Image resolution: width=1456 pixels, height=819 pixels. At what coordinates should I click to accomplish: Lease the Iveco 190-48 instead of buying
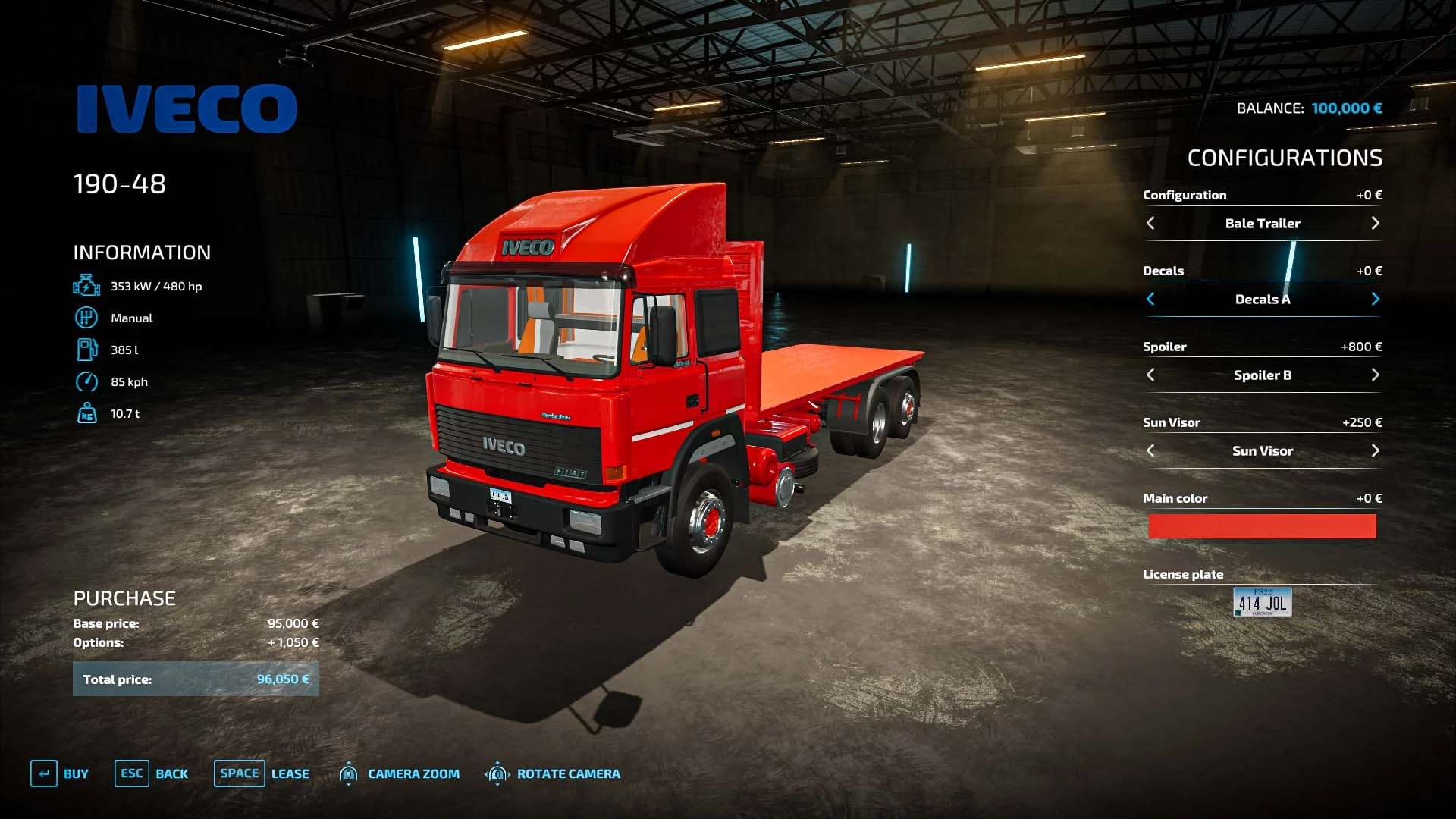[x=290, y=773]
